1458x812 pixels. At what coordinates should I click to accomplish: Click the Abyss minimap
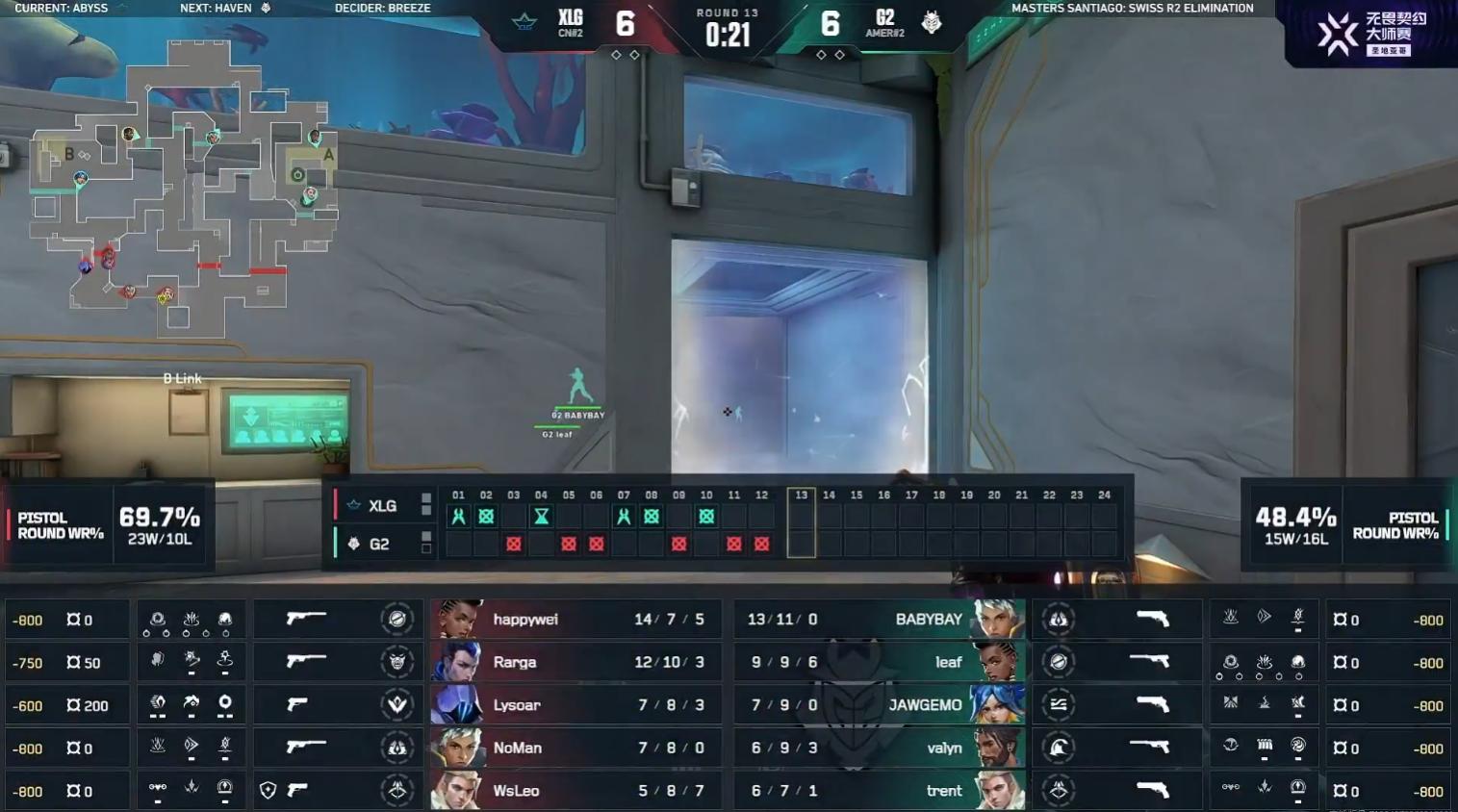click(183, 188)
